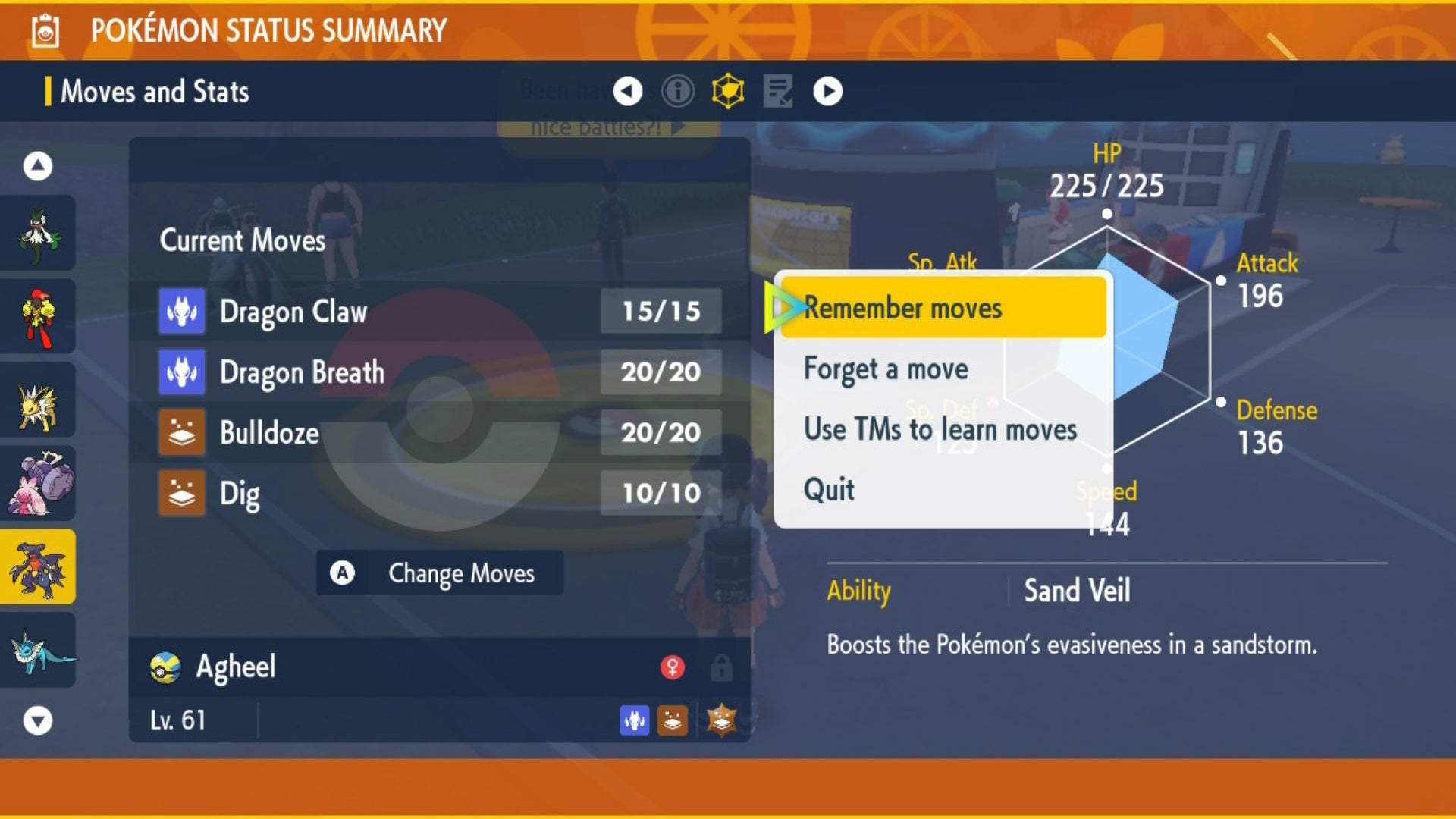Select the stats hexagon icon in top navigation

pos(728,91)
